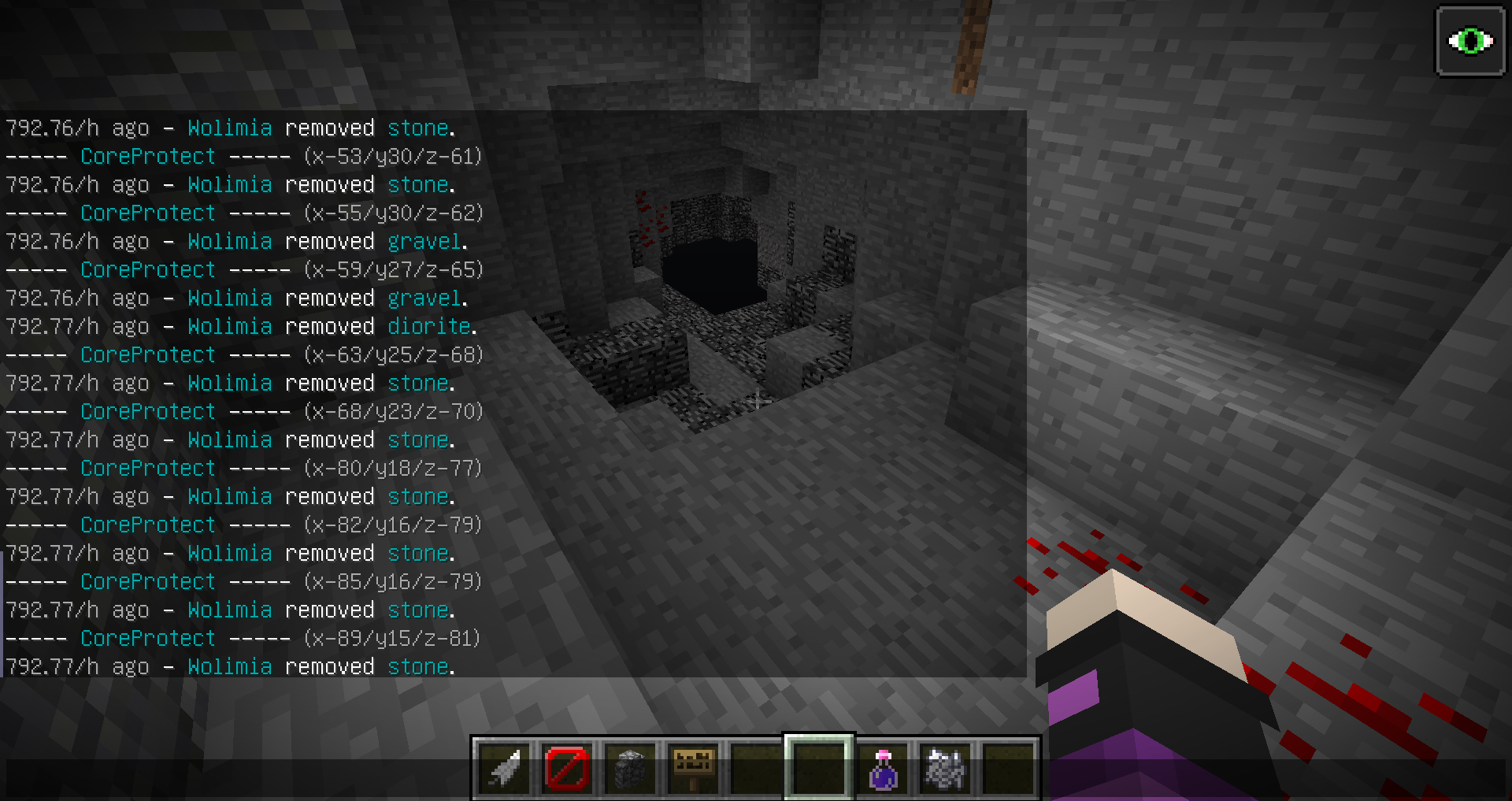Select the red barrier block slot
1512x801 pixels.
(x=567, y=768)
